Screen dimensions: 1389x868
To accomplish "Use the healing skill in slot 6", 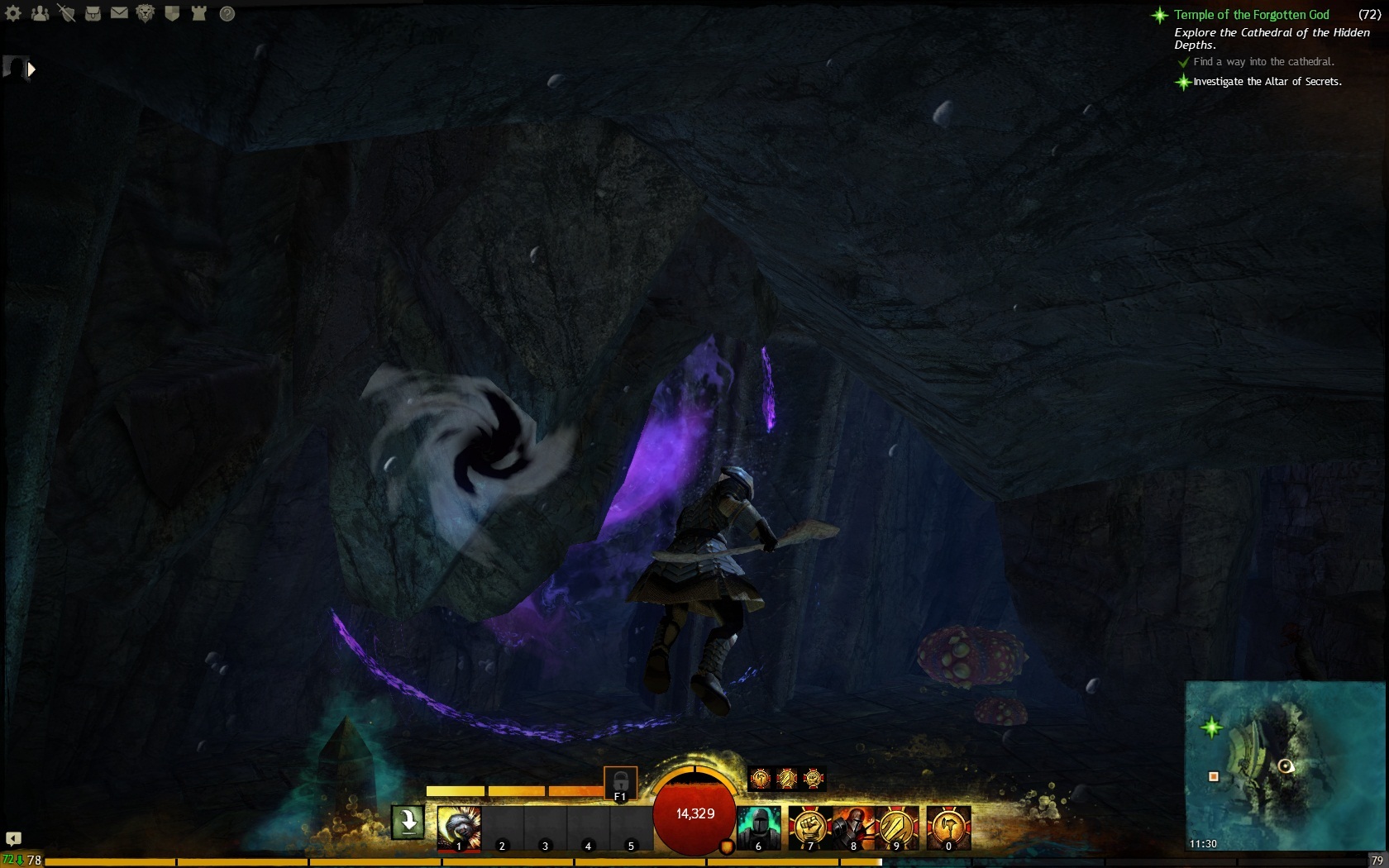I will (x=758, y=828).
